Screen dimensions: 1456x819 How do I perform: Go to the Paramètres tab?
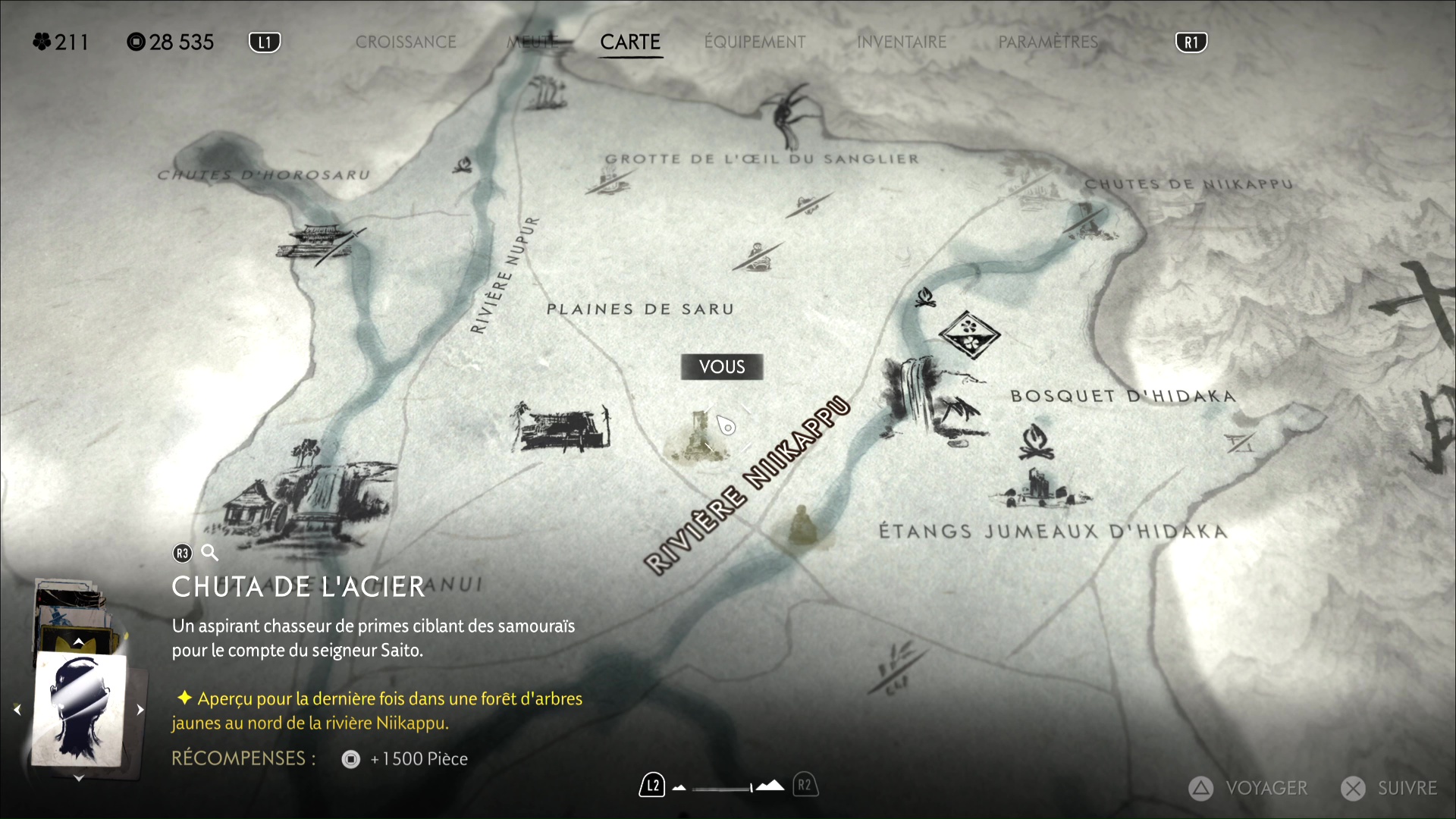(x=1048, y=42)
